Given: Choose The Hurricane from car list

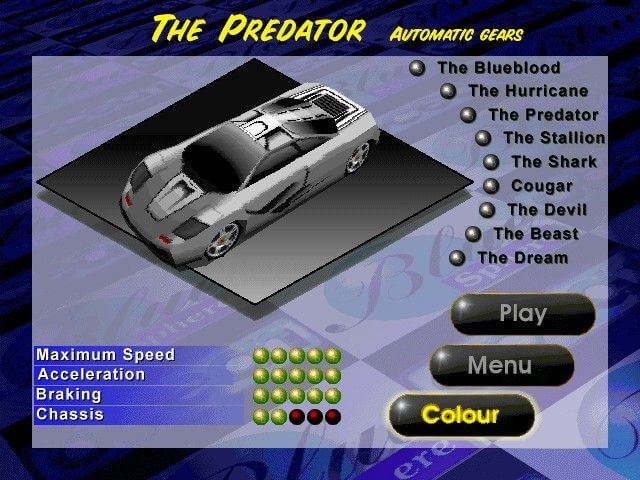Looking at the screenshot, I should (x=527, y=91).
